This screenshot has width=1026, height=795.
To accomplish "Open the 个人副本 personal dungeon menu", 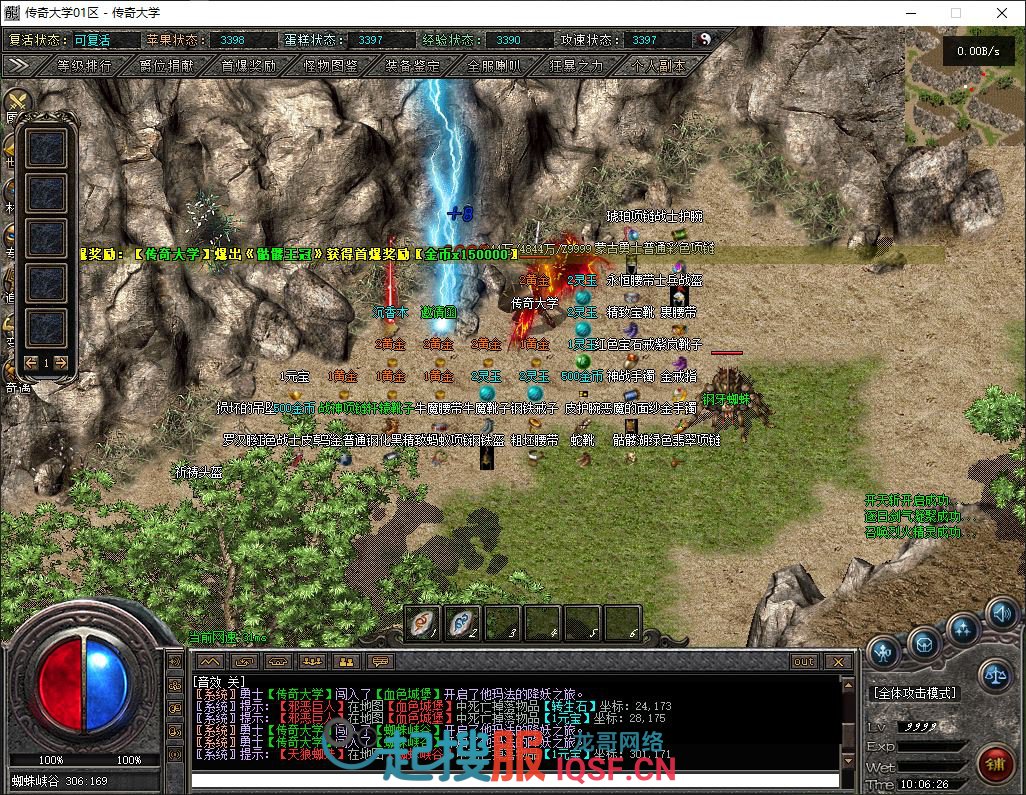I will [x=659, y=65].
